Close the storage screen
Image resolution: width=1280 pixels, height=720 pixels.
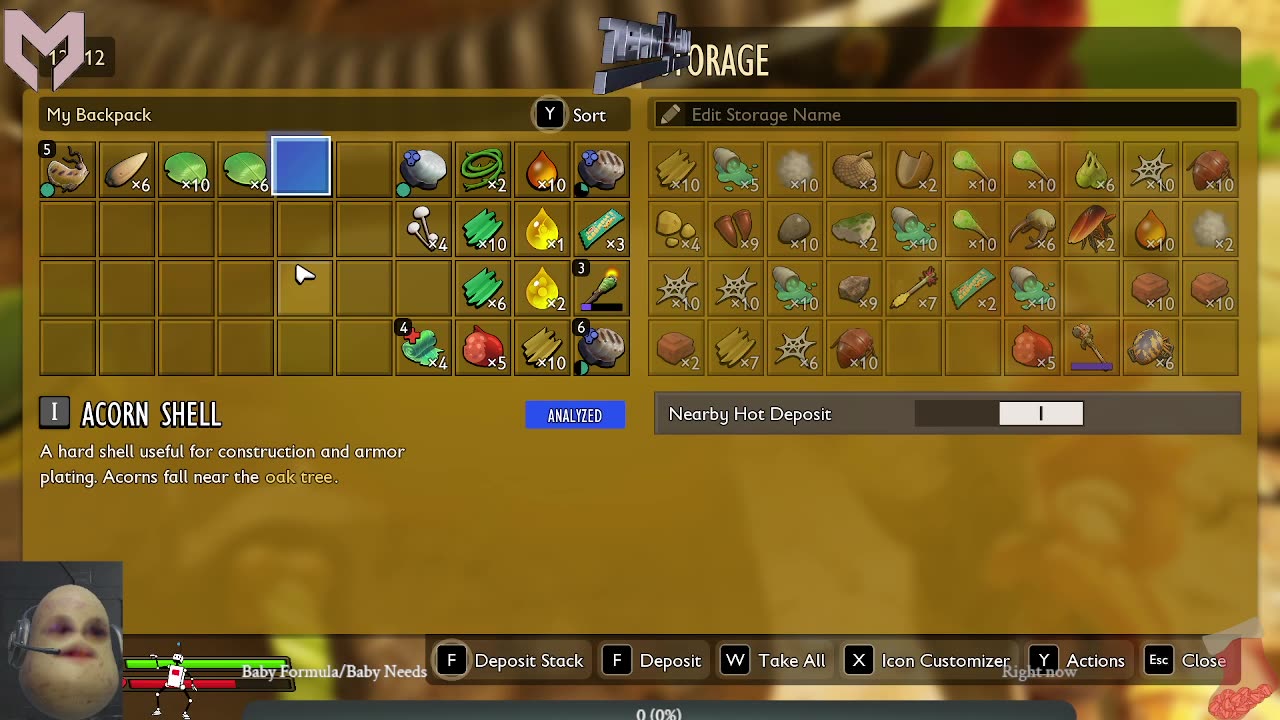[x=1186, y=661]
